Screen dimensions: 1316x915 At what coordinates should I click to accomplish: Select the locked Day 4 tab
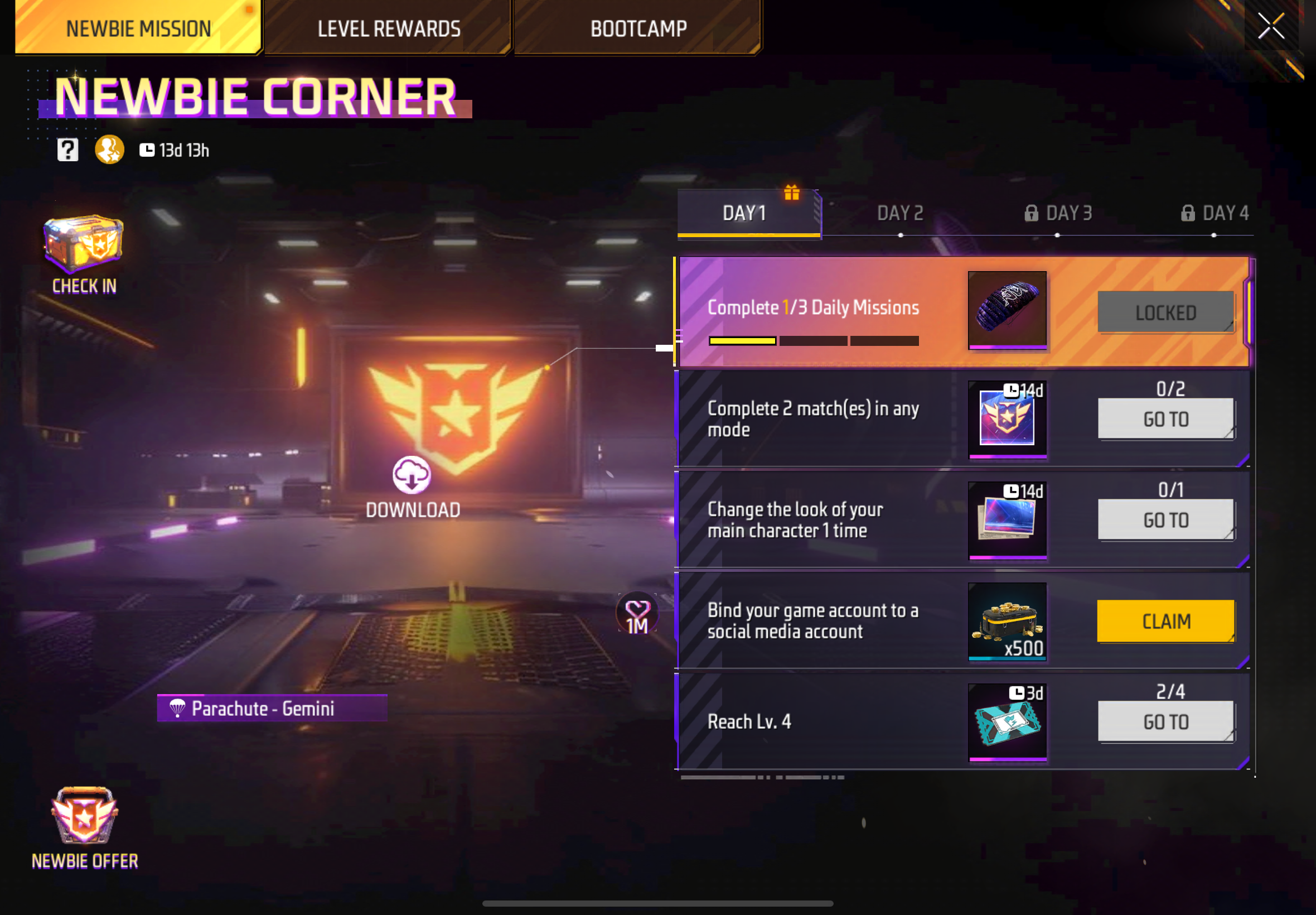1223,213
